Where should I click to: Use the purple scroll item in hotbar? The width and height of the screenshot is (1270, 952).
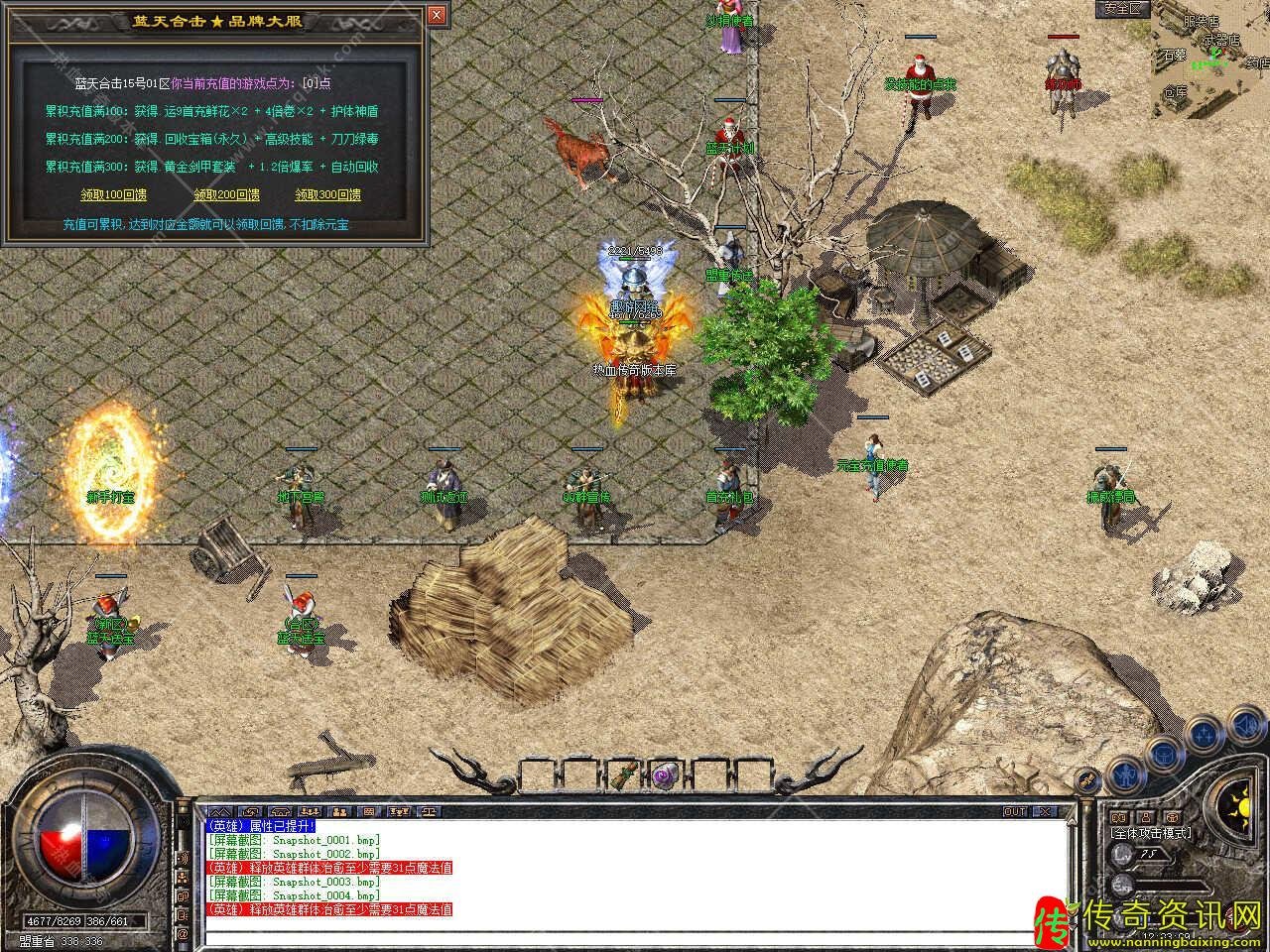664,773
